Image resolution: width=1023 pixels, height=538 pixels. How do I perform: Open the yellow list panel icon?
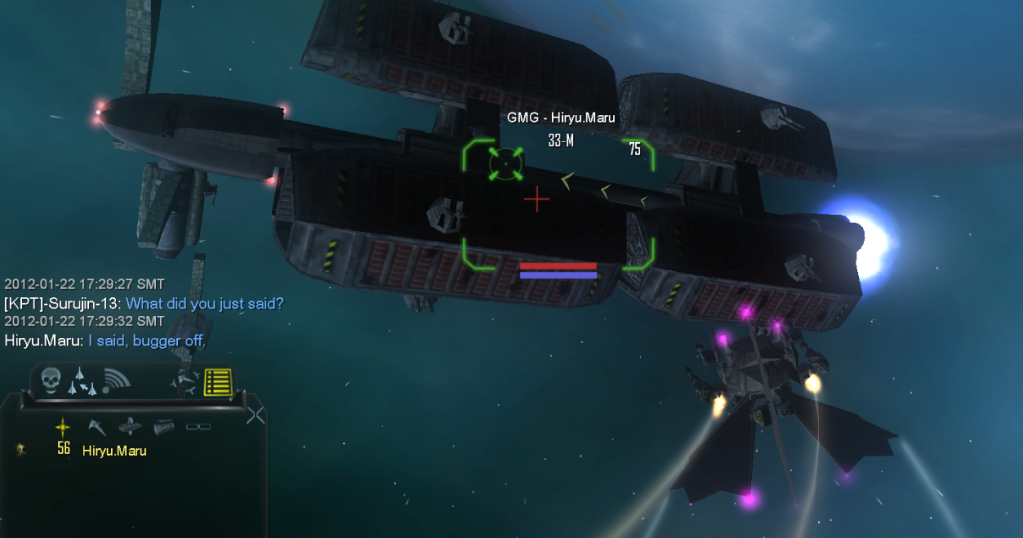coord(217,381)
